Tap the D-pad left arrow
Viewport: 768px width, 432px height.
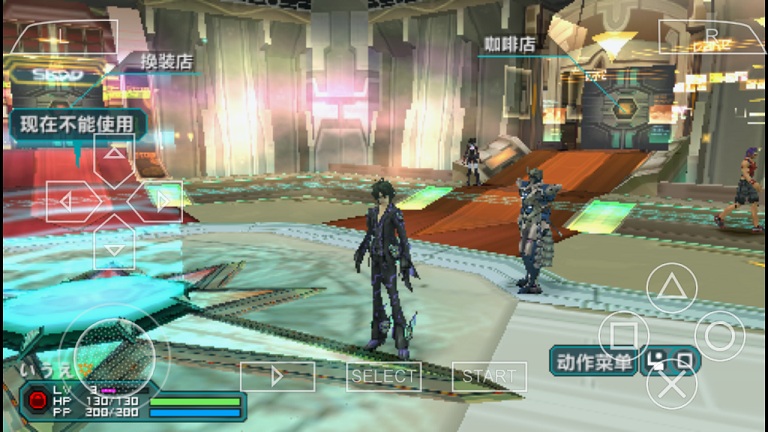[68, 201]
